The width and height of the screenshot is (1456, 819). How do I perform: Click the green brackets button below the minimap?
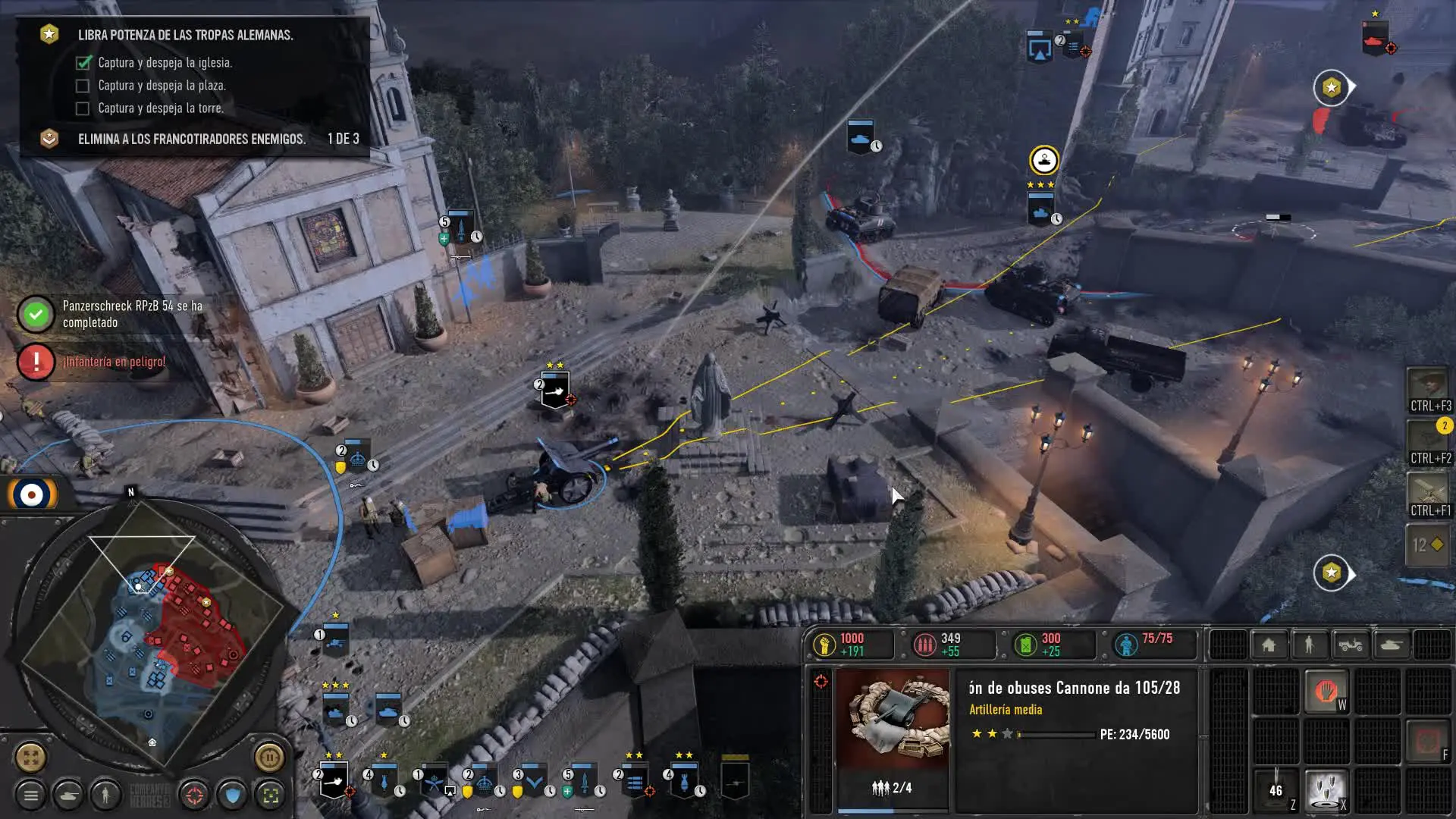271,795
